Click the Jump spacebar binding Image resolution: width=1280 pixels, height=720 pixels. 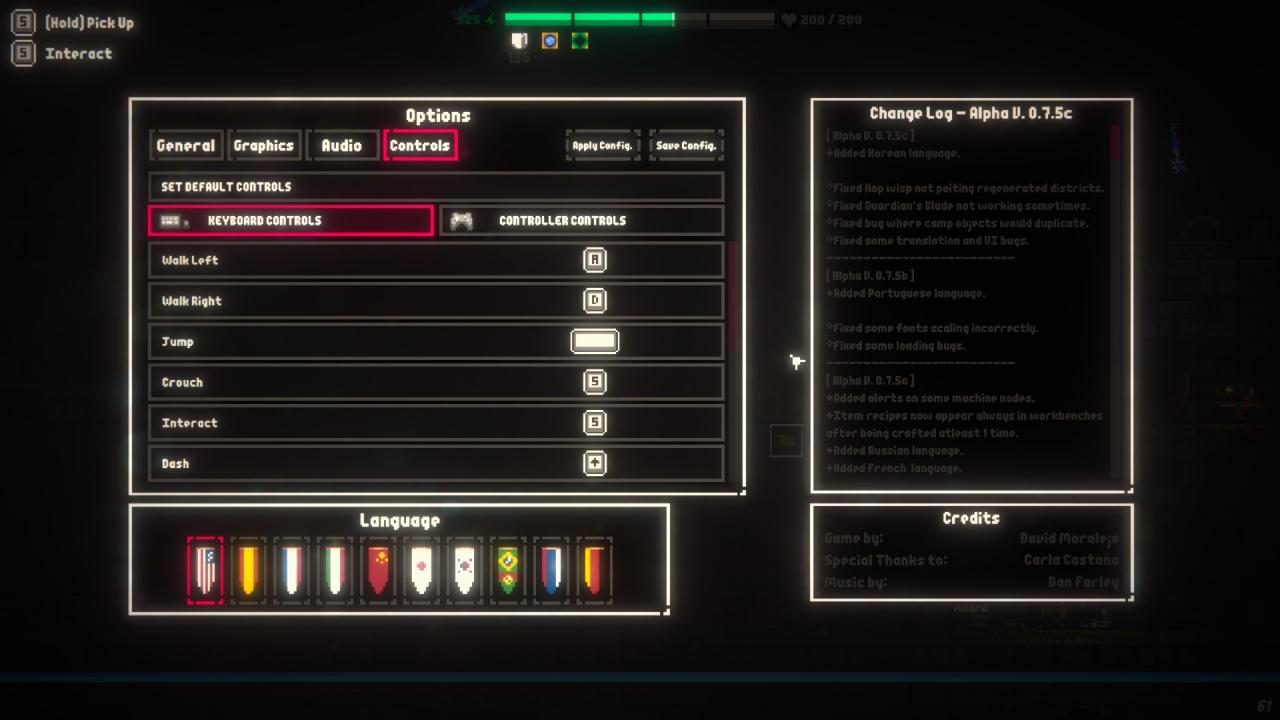(x=595, y=342)
